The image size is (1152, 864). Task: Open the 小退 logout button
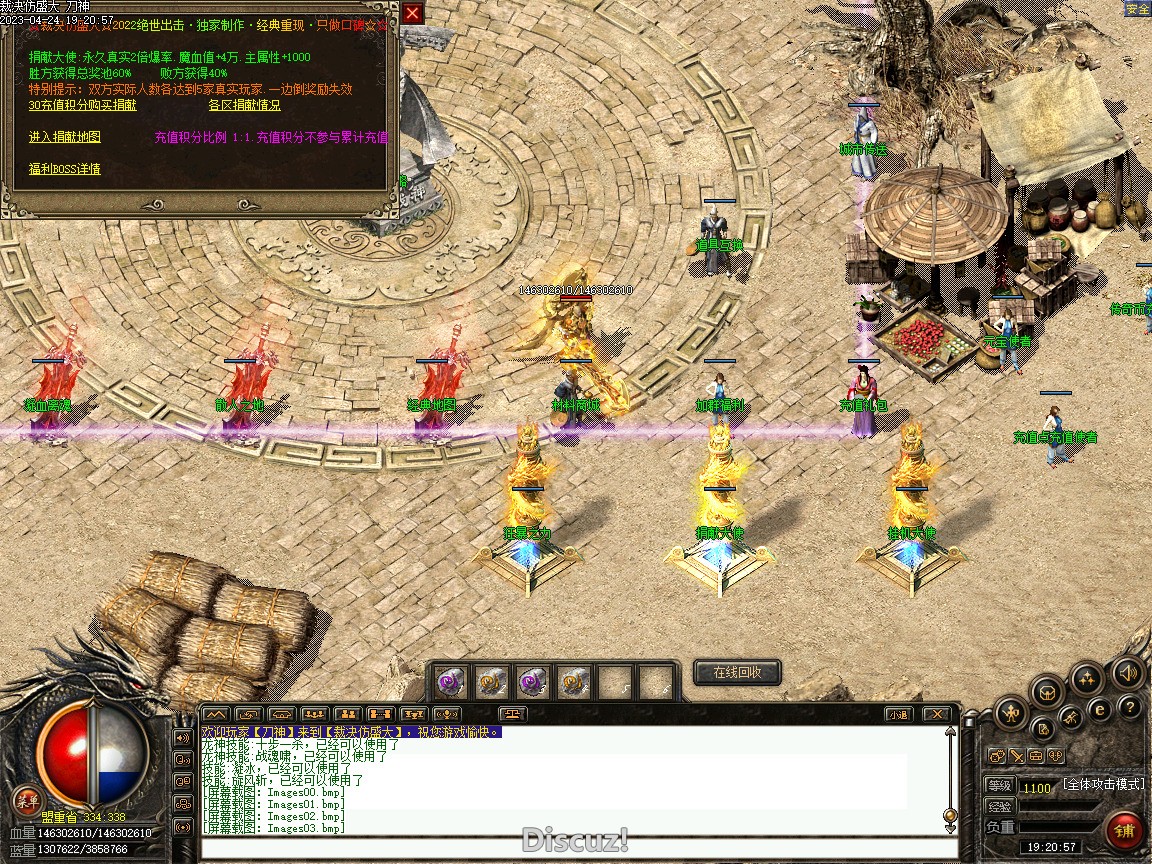click(897, 714)
